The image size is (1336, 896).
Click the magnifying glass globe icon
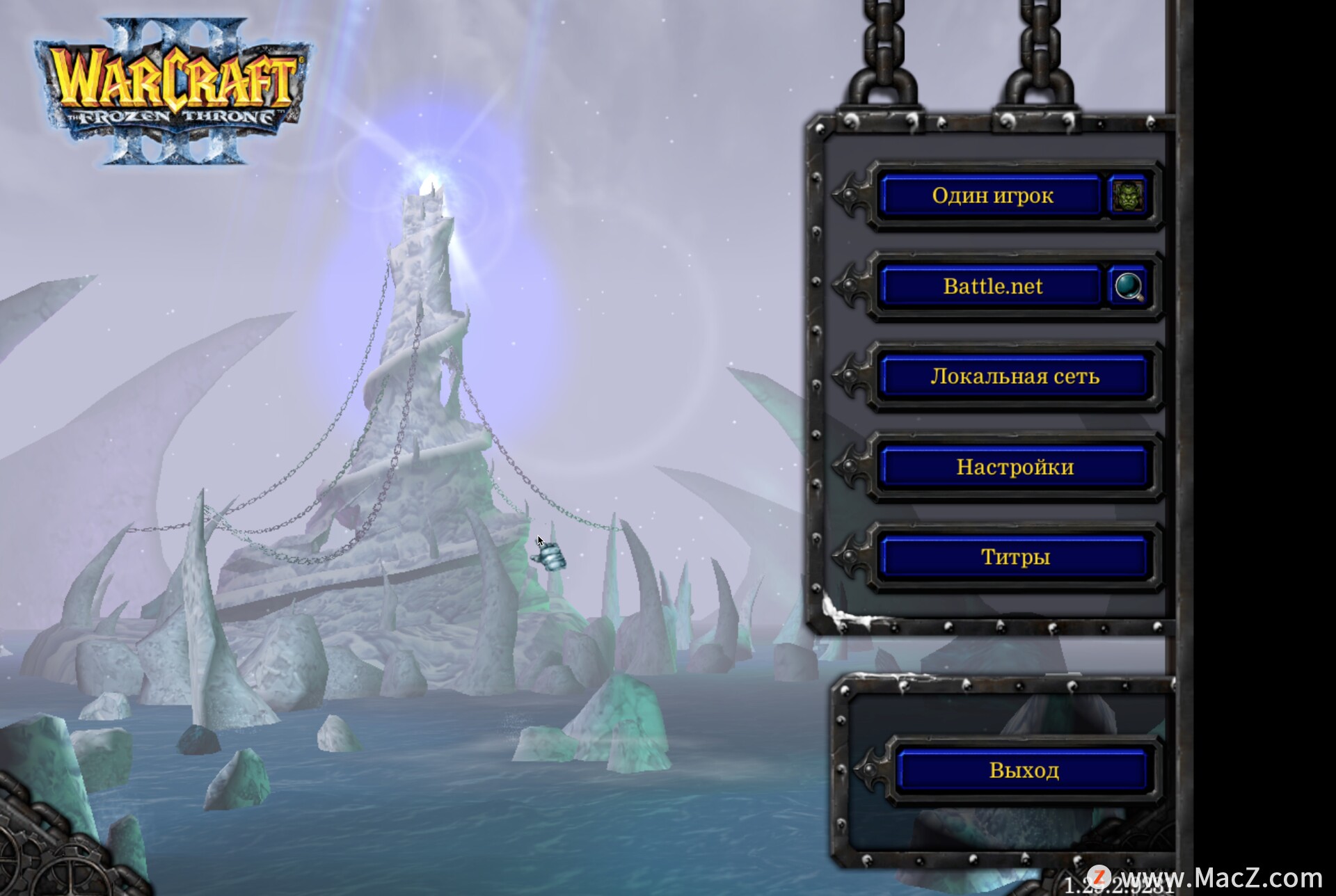tap(1128, 286)
